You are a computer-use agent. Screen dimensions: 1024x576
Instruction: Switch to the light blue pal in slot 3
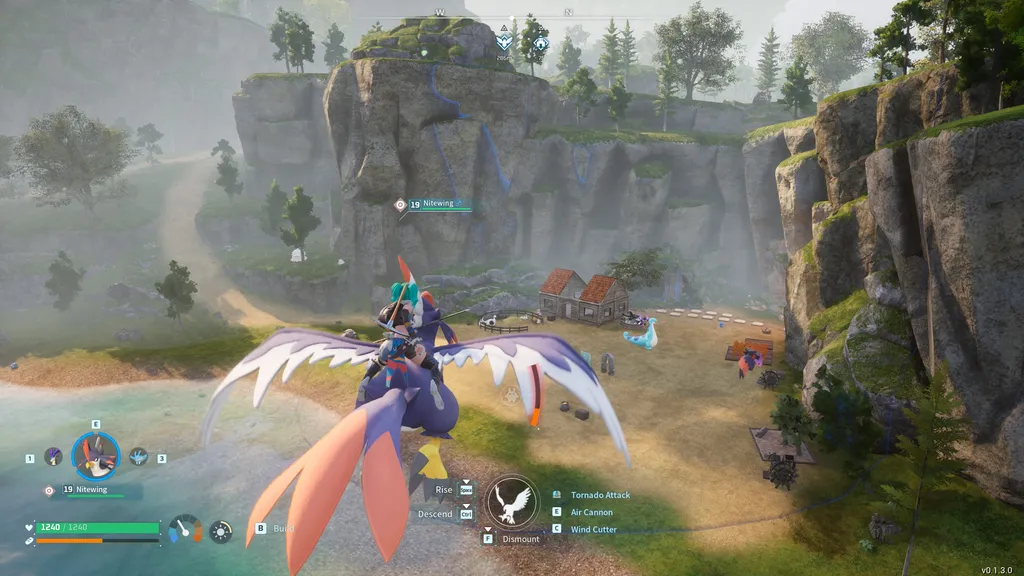click(x=138, y=457)
